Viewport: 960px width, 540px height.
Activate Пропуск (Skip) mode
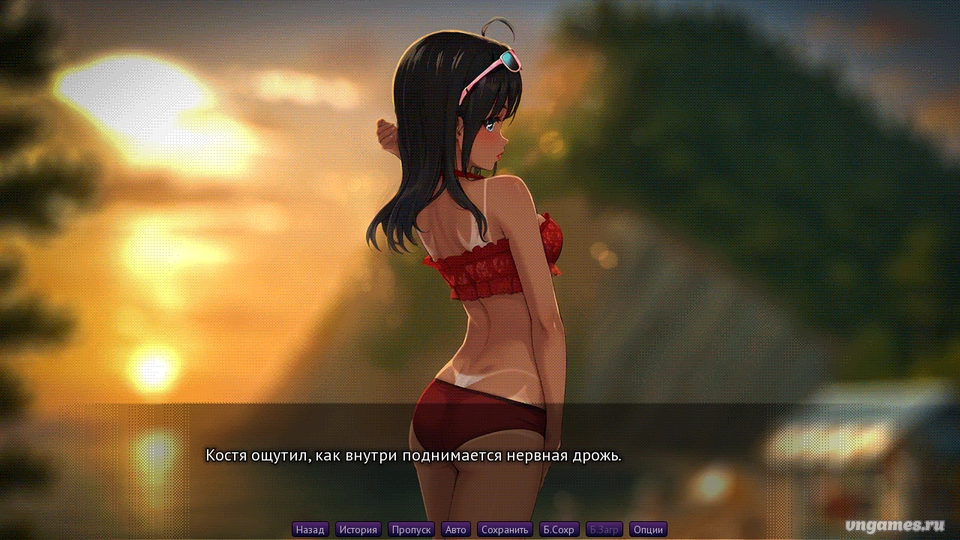coord(411,529)
